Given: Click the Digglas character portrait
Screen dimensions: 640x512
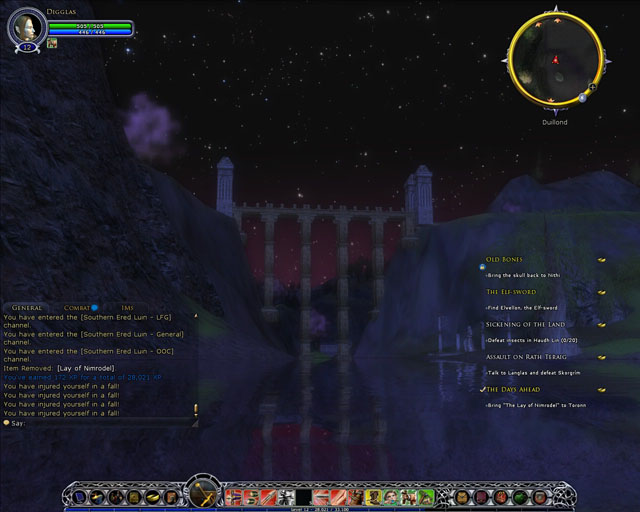Looking at the screenshot, I should [26, 28].
